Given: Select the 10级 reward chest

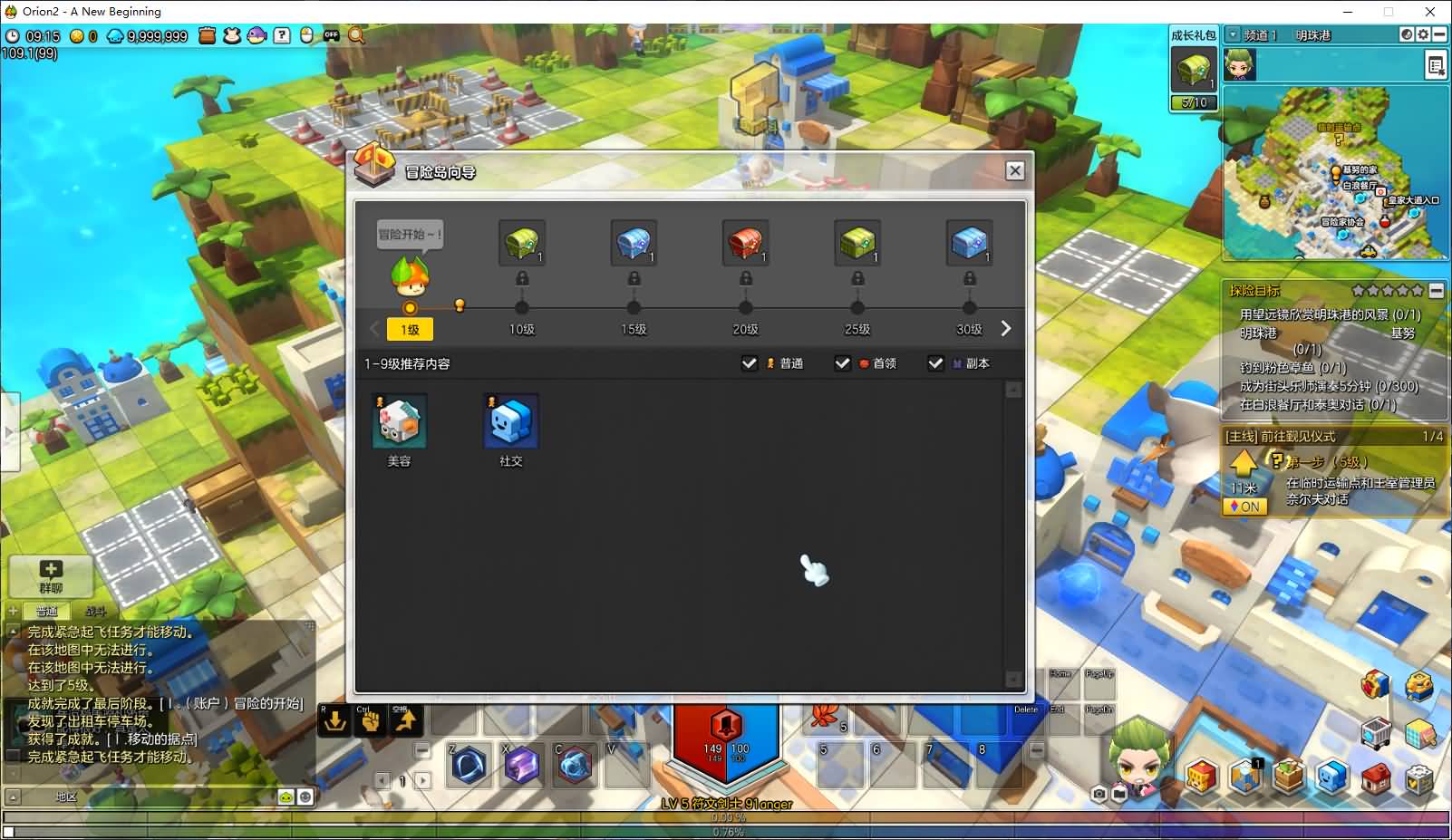Looking at the screenshot, I should click(x=522, y=243).
